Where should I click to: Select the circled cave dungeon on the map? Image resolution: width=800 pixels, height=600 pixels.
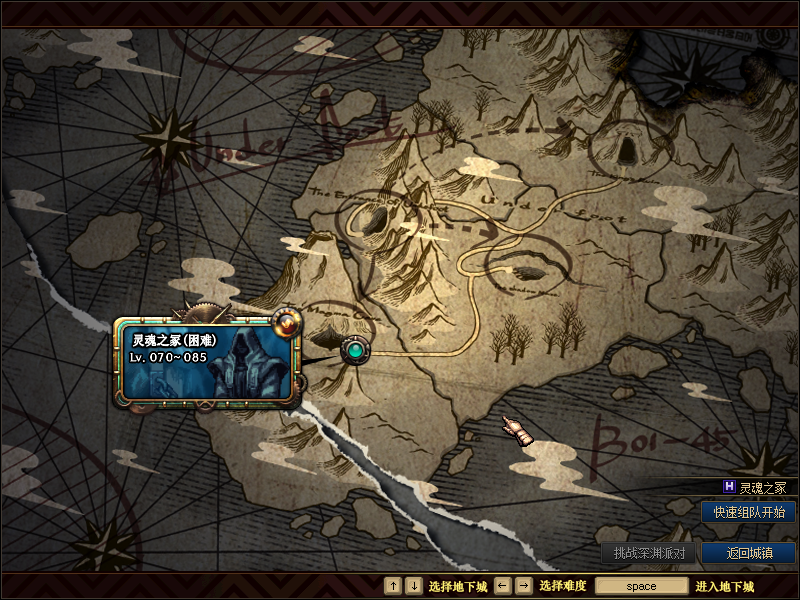point(626,149)
